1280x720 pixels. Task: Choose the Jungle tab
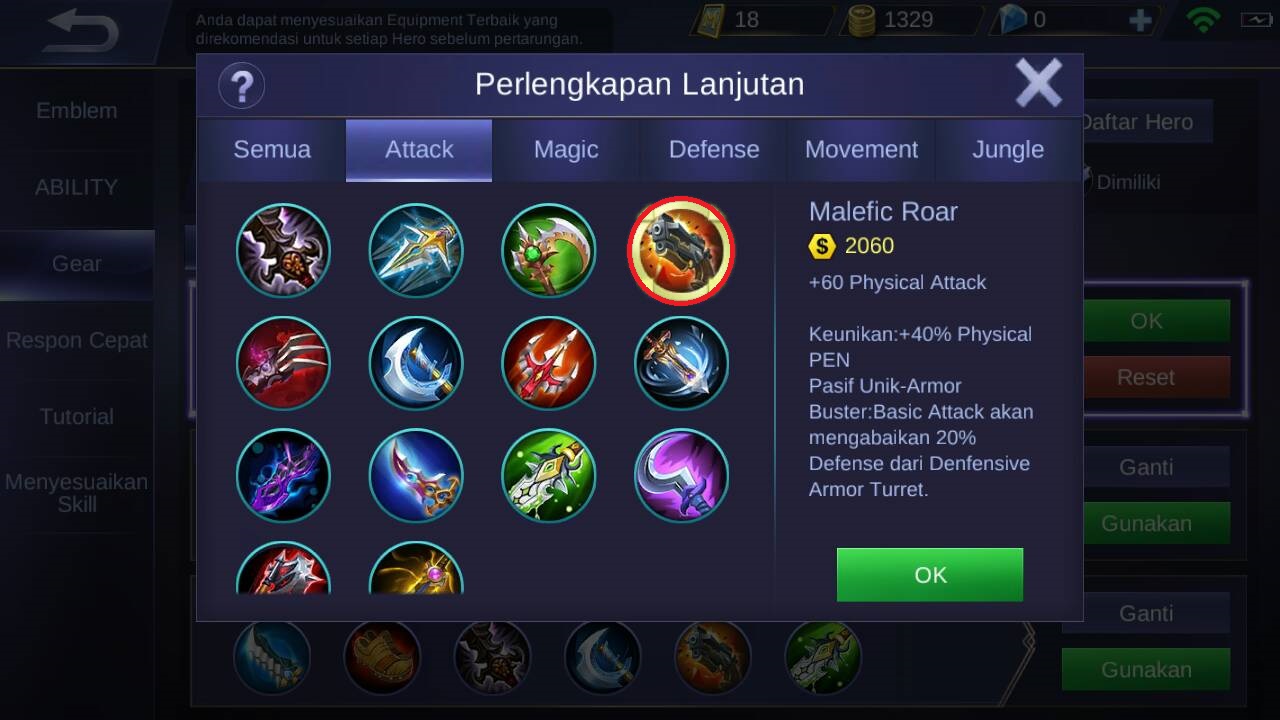pyautogui.click(x=1008, y=150)
